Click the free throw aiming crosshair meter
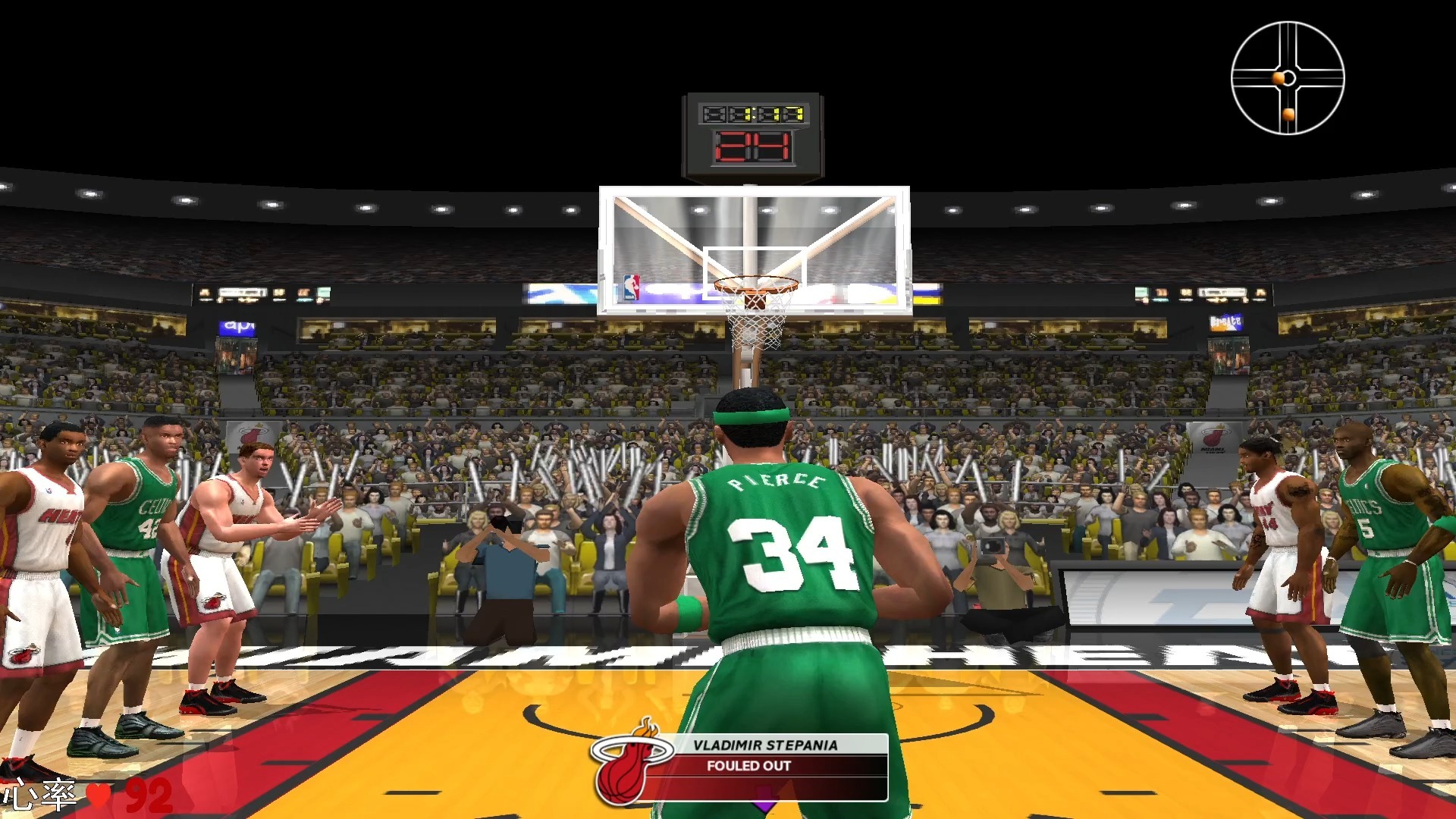 pos(1287,78)
